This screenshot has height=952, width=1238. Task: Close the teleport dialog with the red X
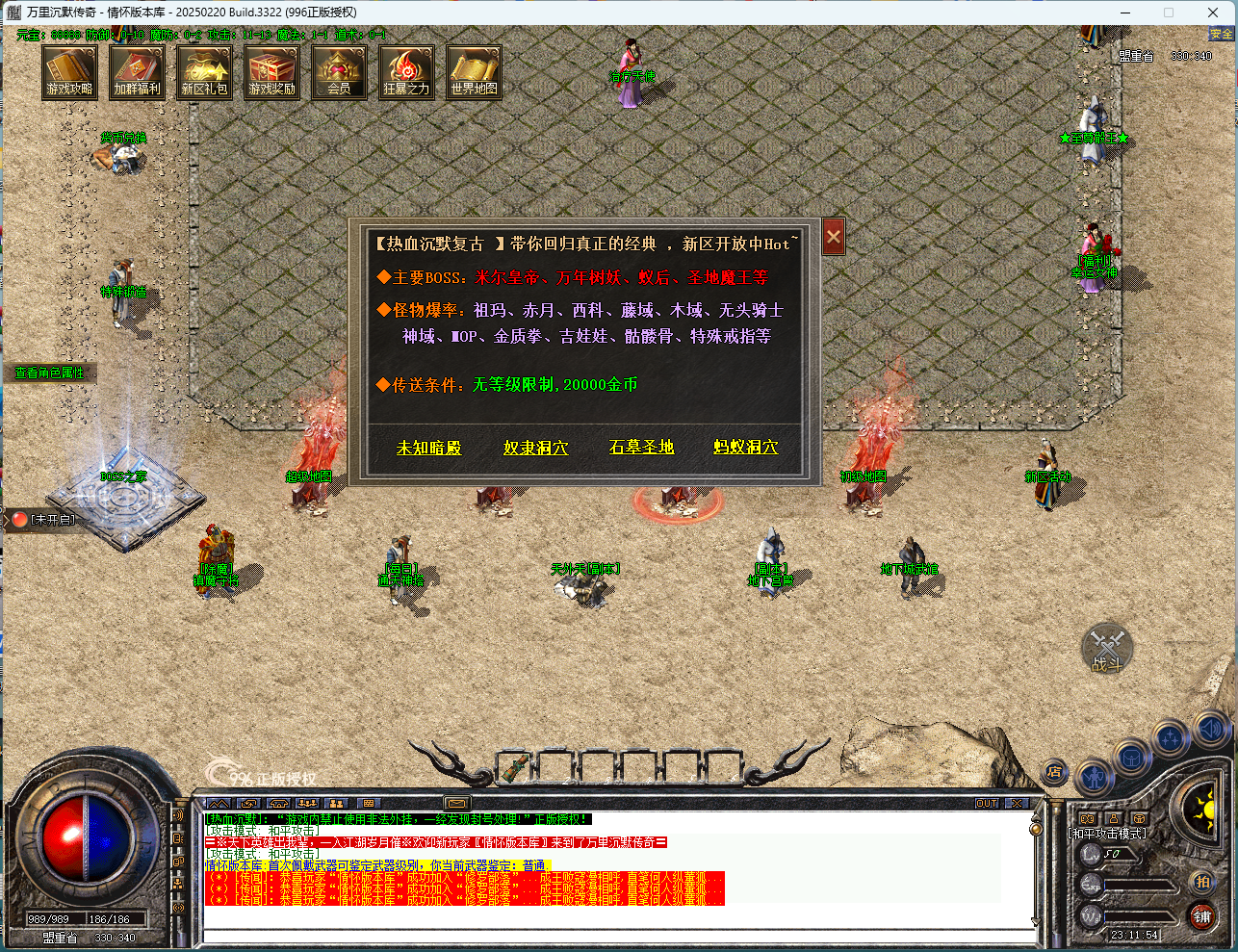click(x=834, y=237)
